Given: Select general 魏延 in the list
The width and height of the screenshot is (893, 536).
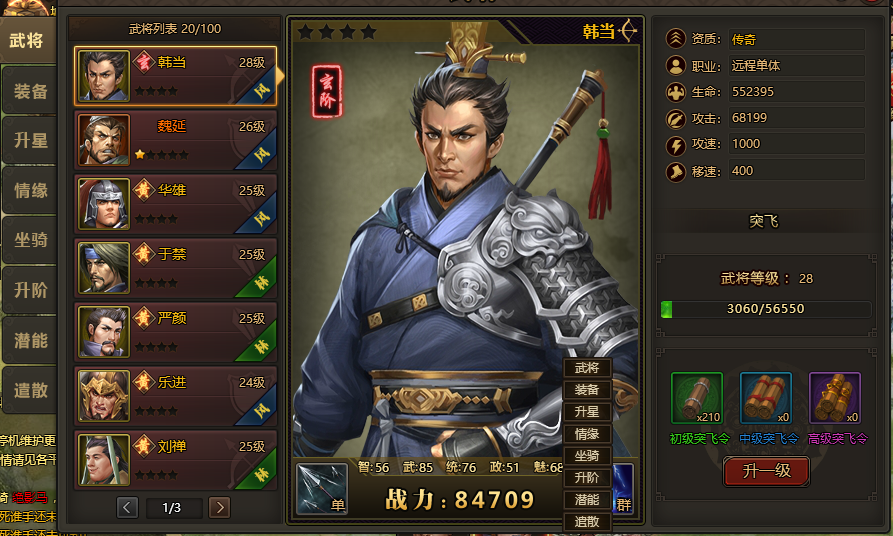Looking at the screenshot, I should 175,140.
